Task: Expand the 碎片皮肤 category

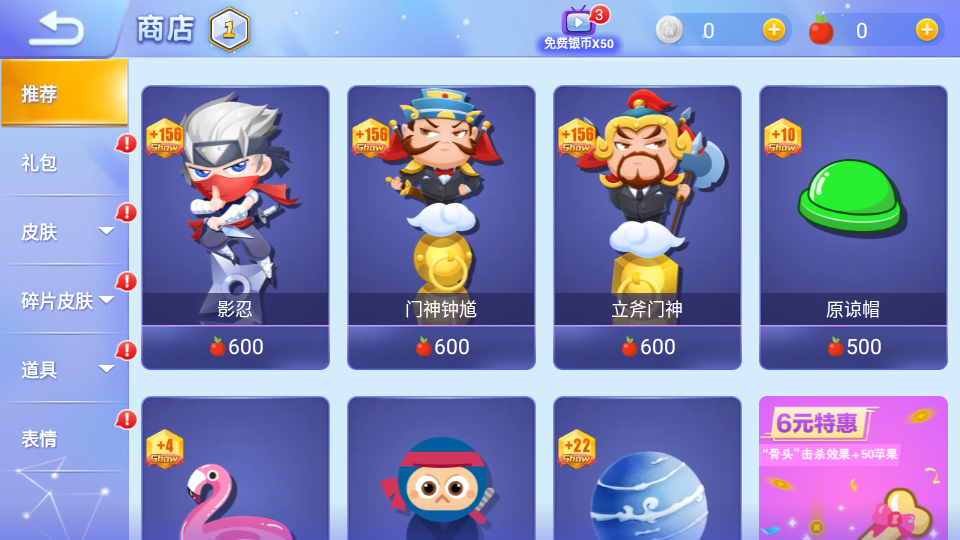Action: pos(64,300)
